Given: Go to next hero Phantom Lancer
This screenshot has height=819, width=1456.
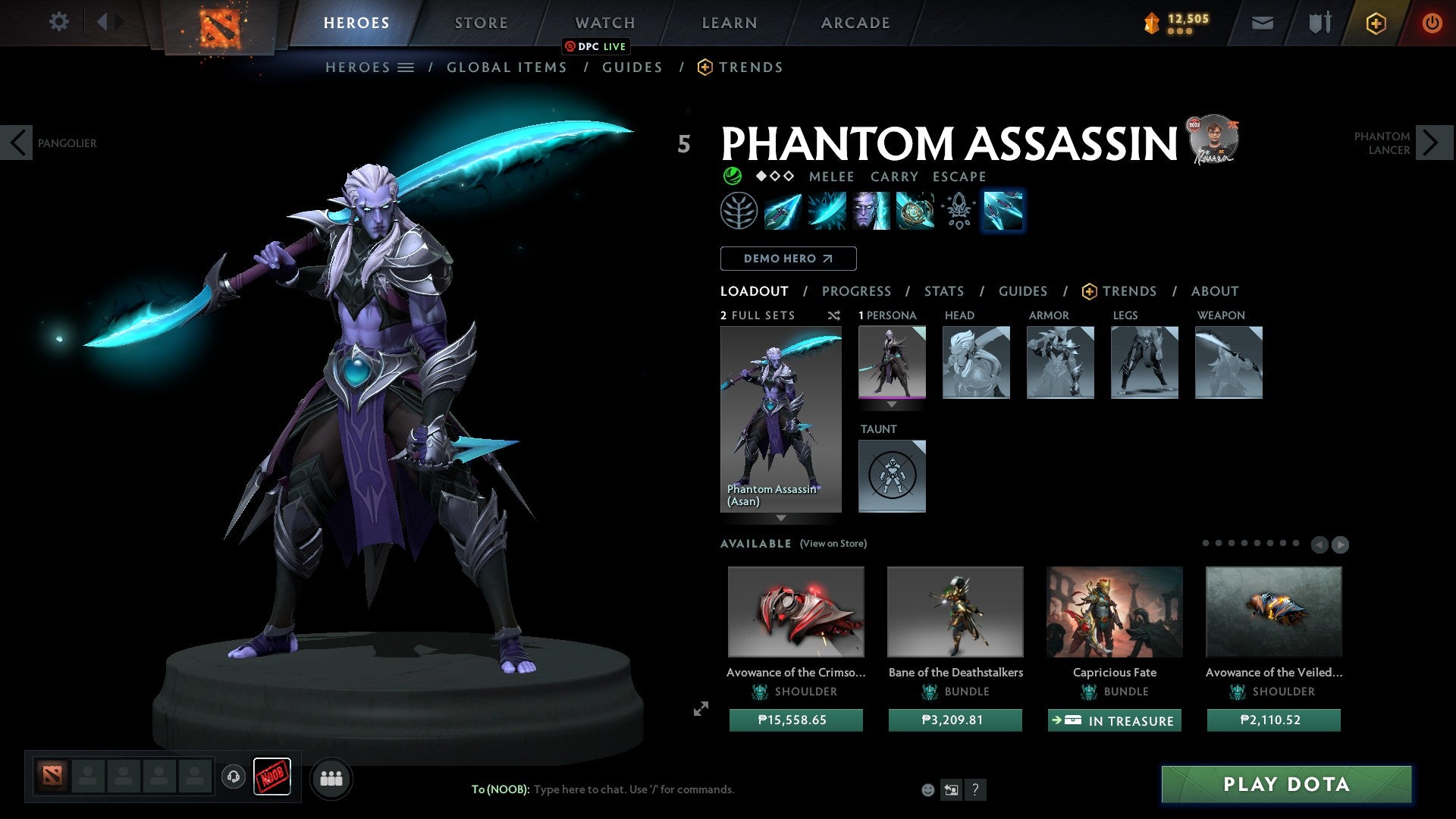Looking at the screenshot, I should (x=1433, y=143).
